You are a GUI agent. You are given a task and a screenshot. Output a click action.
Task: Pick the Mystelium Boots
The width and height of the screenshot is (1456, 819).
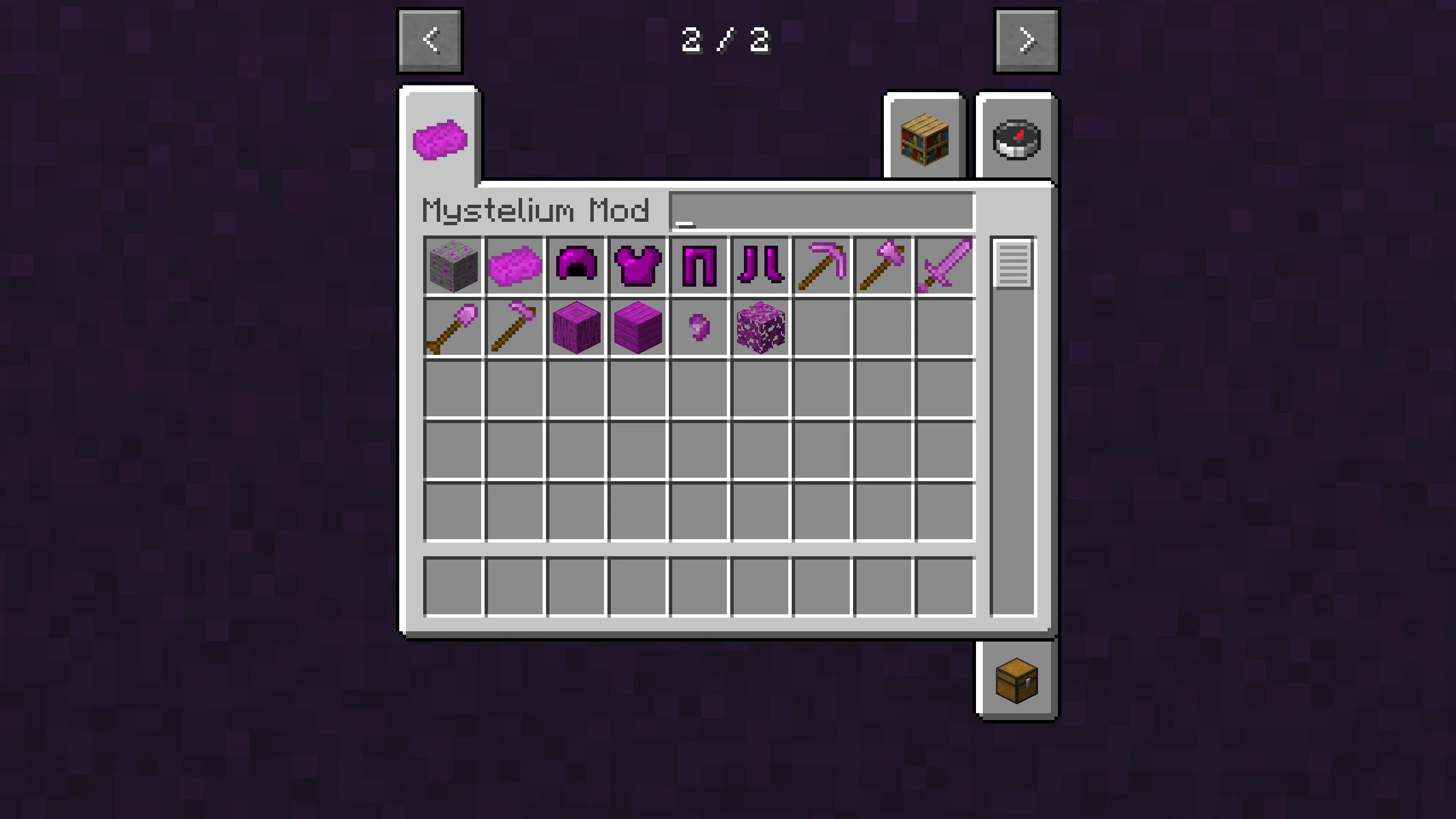pos(760,266)
